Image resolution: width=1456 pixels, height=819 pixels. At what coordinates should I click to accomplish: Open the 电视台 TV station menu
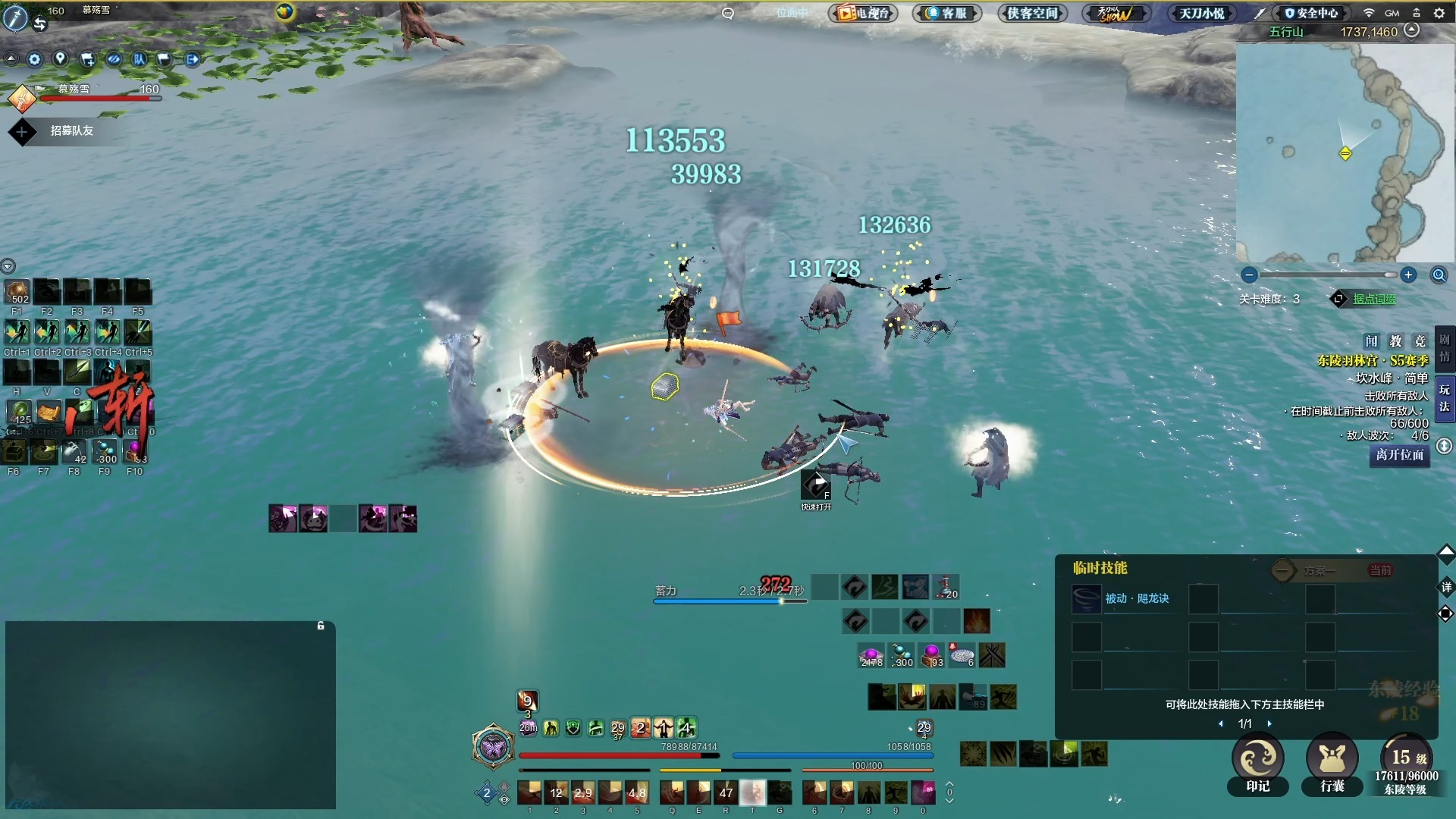coord(864,13)
